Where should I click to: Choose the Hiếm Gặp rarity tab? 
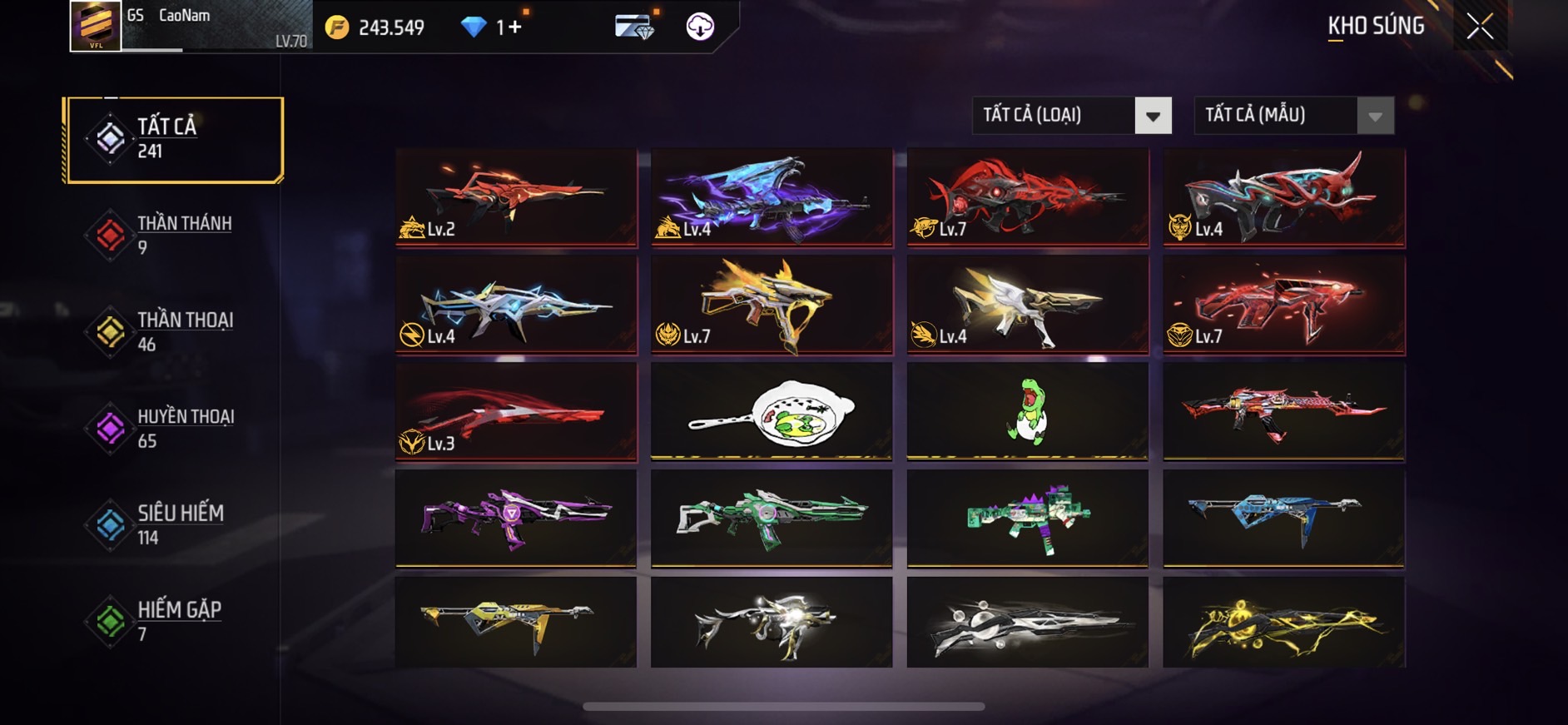[x=174, y=622]
